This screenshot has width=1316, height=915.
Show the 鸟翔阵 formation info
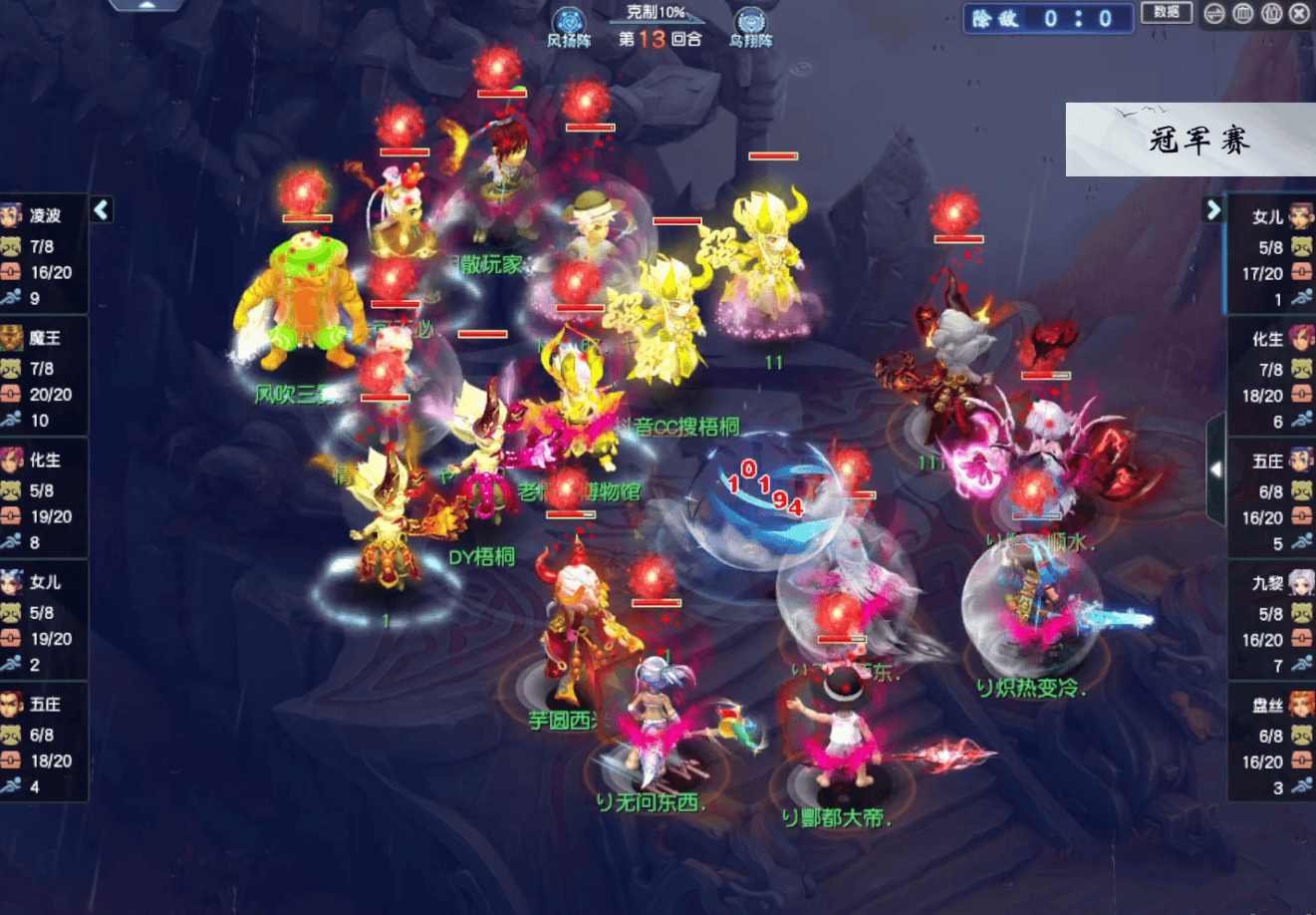(750, 27)
